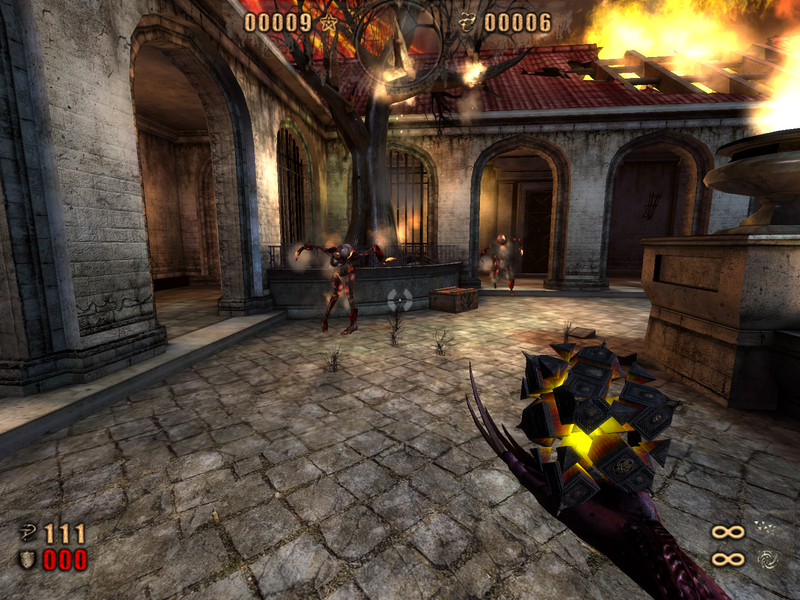Select the pentagram star icon
Image resolution: width=800 pixels, height=600 pixels.
tap(328, 22)
